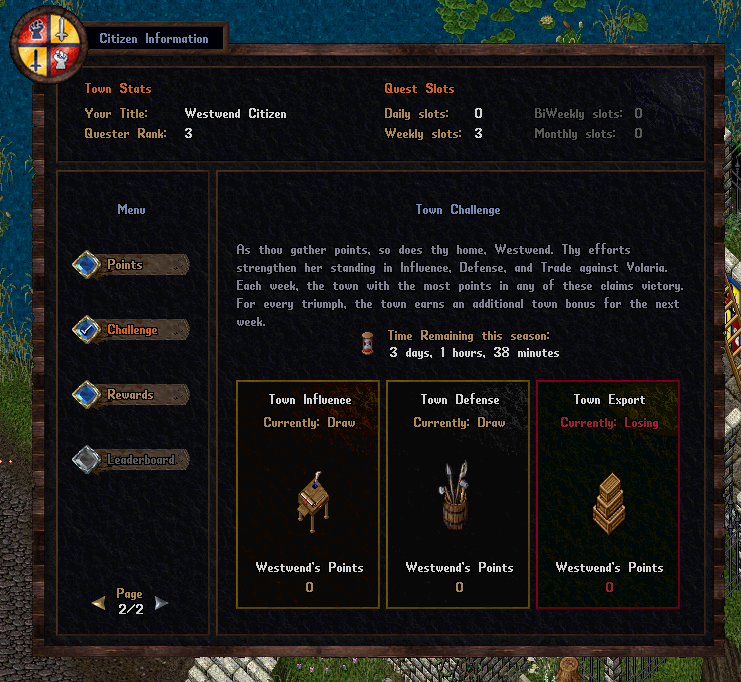Screen dimensions: 741x682
Task: Select the Town Defense panel
Action: 459,494
